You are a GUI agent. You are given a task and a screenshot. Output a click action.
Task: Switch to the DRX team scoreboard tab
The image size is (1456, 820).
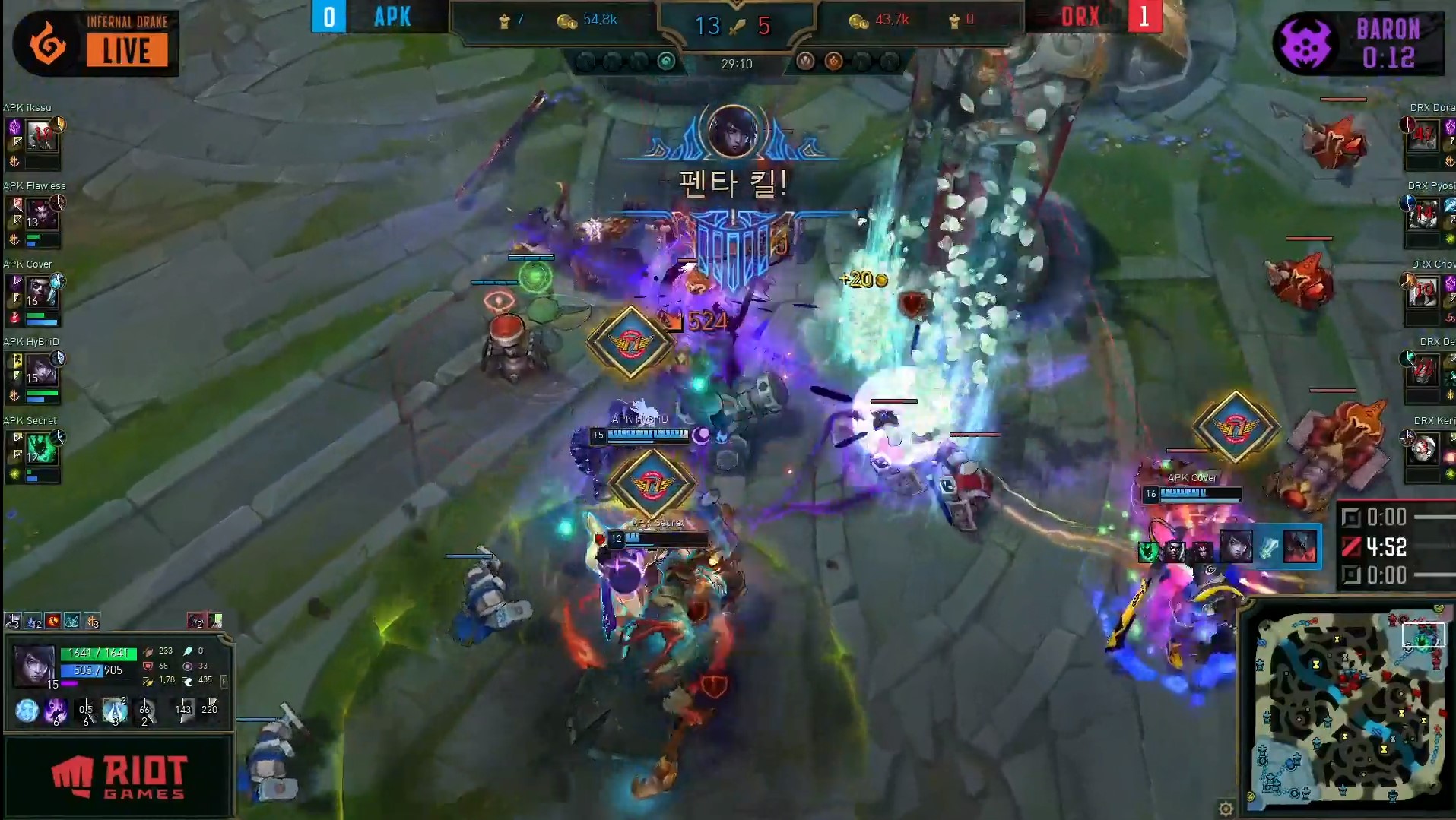(x=1080, y=17)
